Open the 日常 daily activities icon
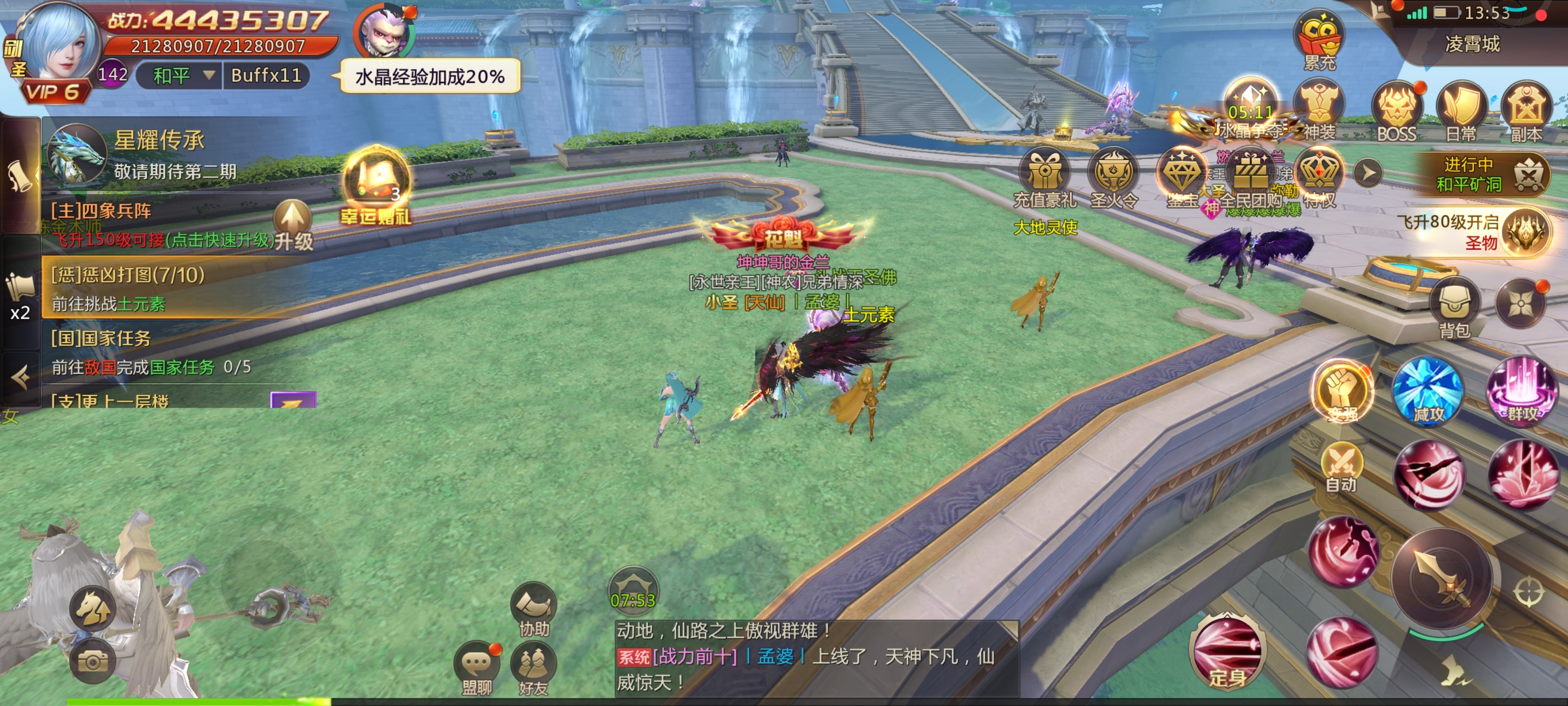Viewport: 1568px width, 706px height. (1462, 110)
